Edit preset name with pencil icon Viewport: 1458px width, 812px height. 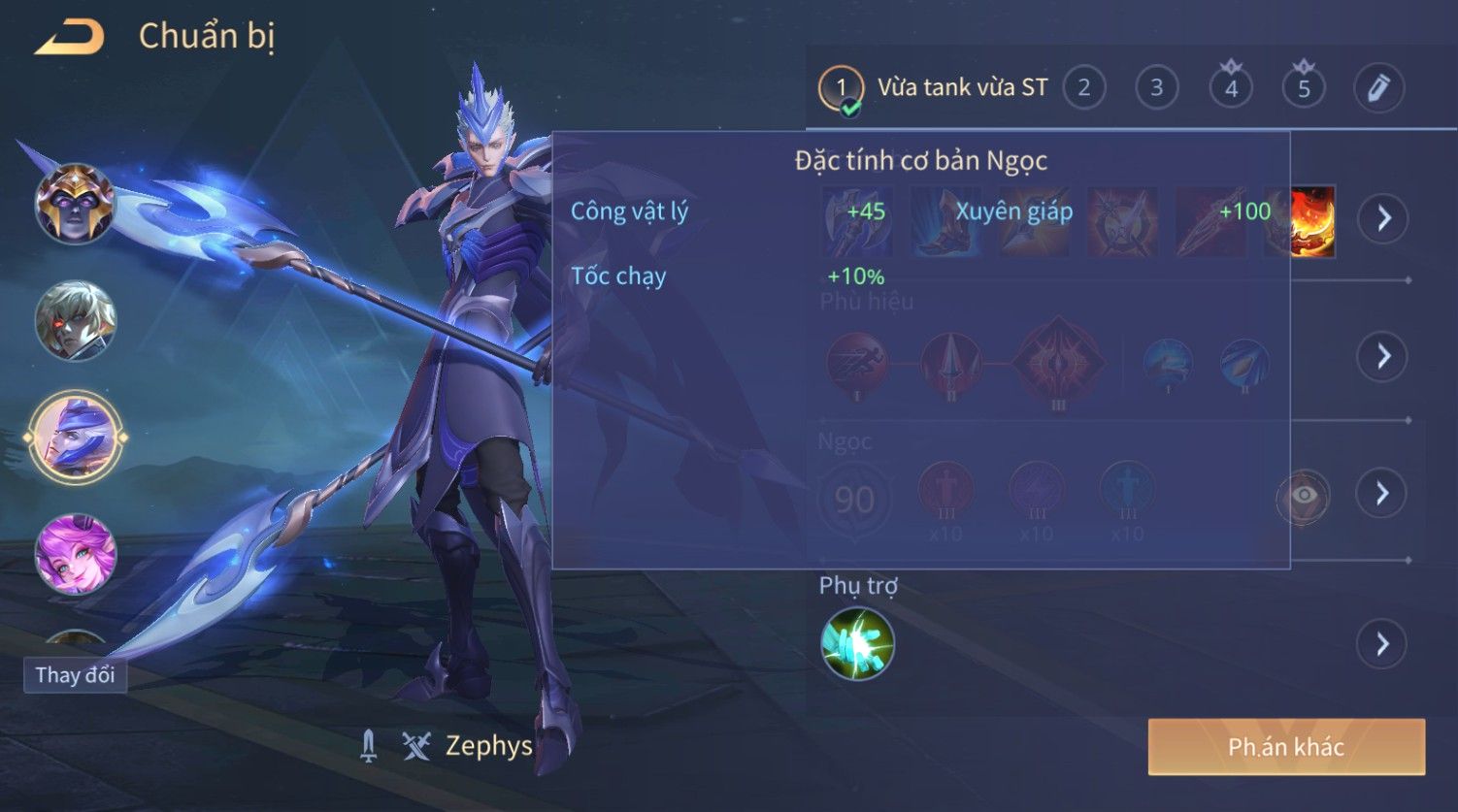(x=1378, y=88)
